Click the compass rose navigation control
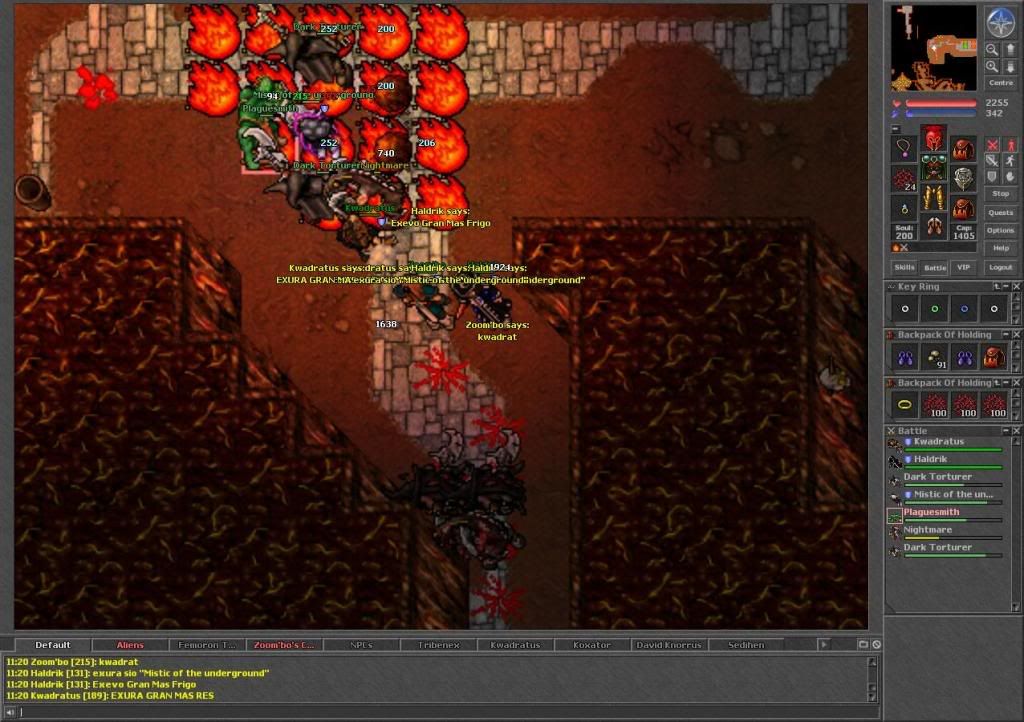 tap(1000, 22)
